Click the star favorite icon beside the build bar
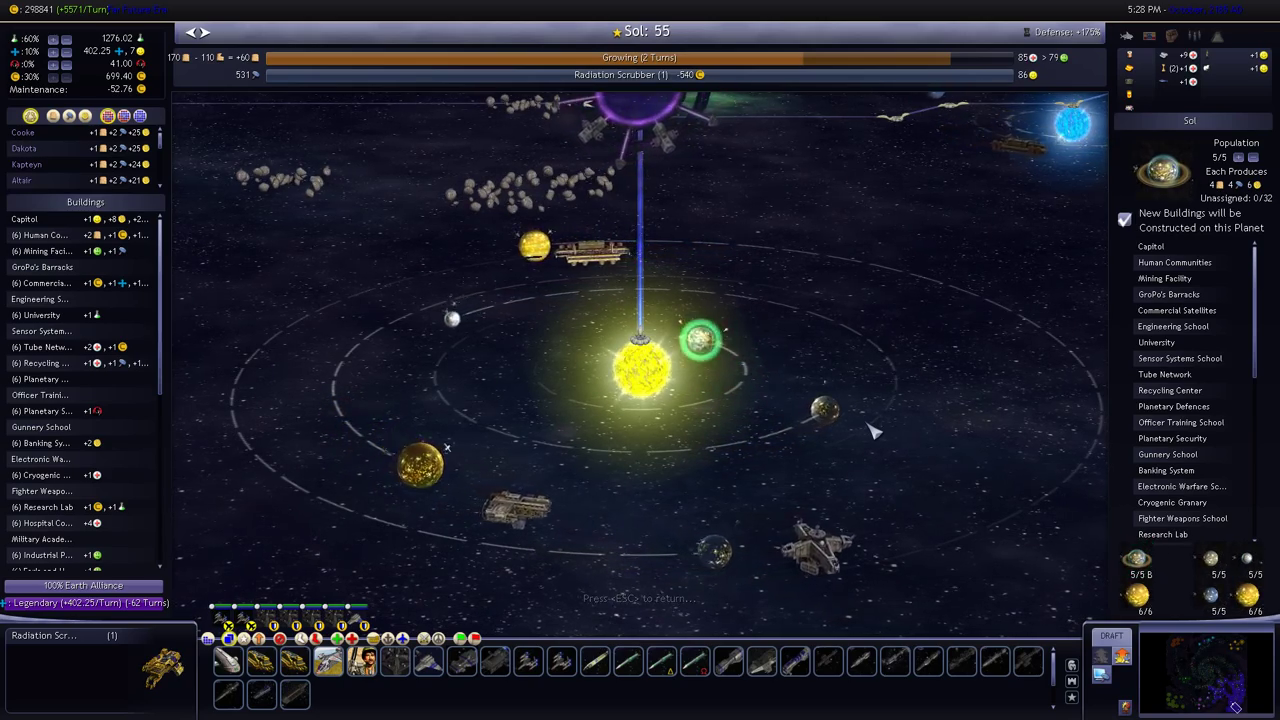The image size is (1280, 720). pos(1072,697)
